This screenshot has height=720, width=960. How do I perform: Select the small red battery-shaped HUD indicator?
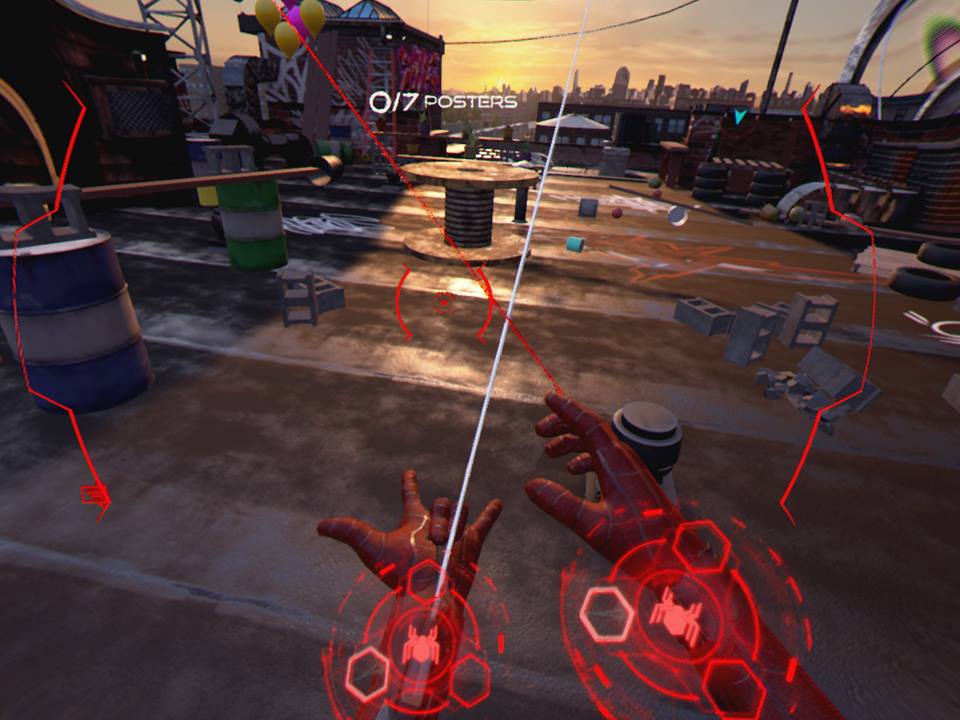pyautogui.click(x=94, y=493)
